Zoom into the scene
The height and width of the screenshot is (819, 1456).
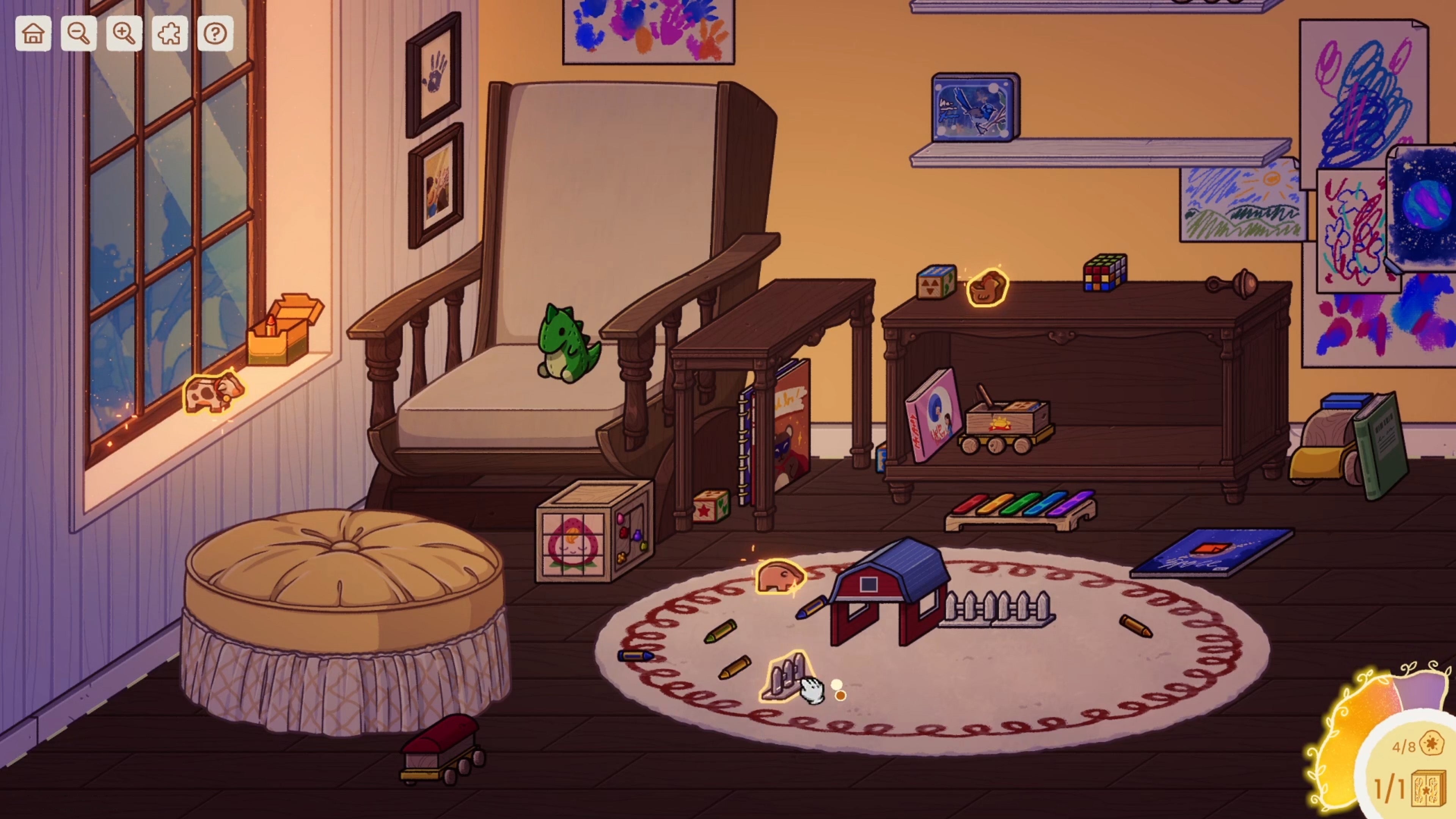[124, 34]
